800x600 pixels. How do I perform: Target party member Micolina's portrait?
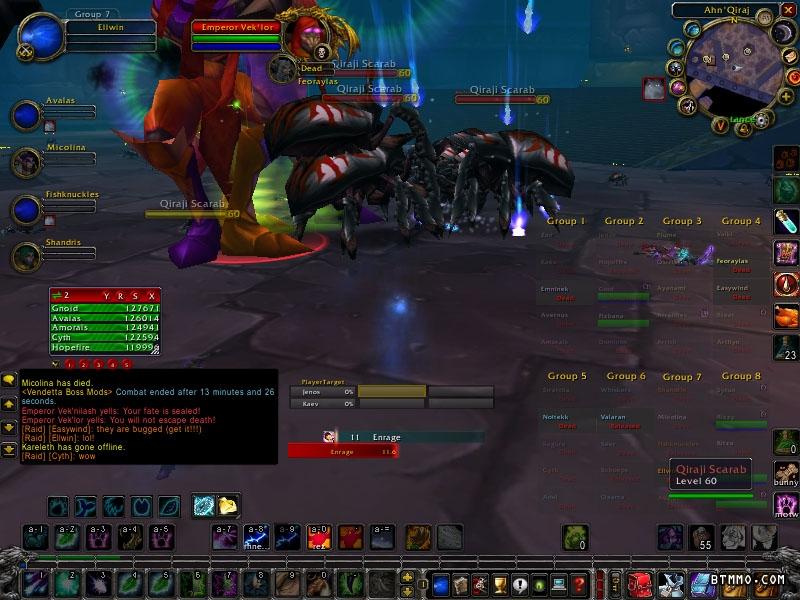26,162
